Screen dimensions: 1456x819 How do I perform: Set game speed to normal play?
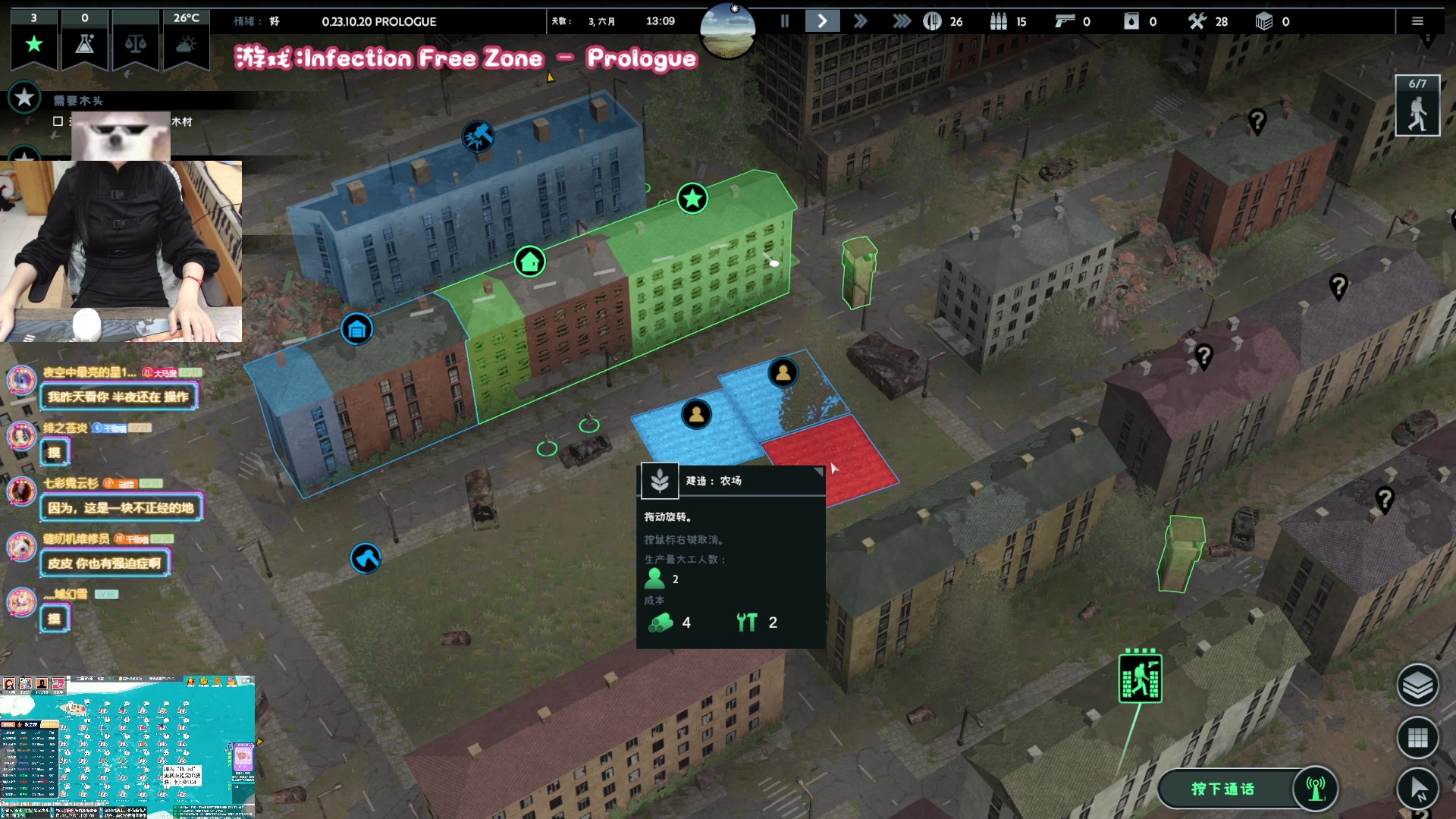pos(822,21)
